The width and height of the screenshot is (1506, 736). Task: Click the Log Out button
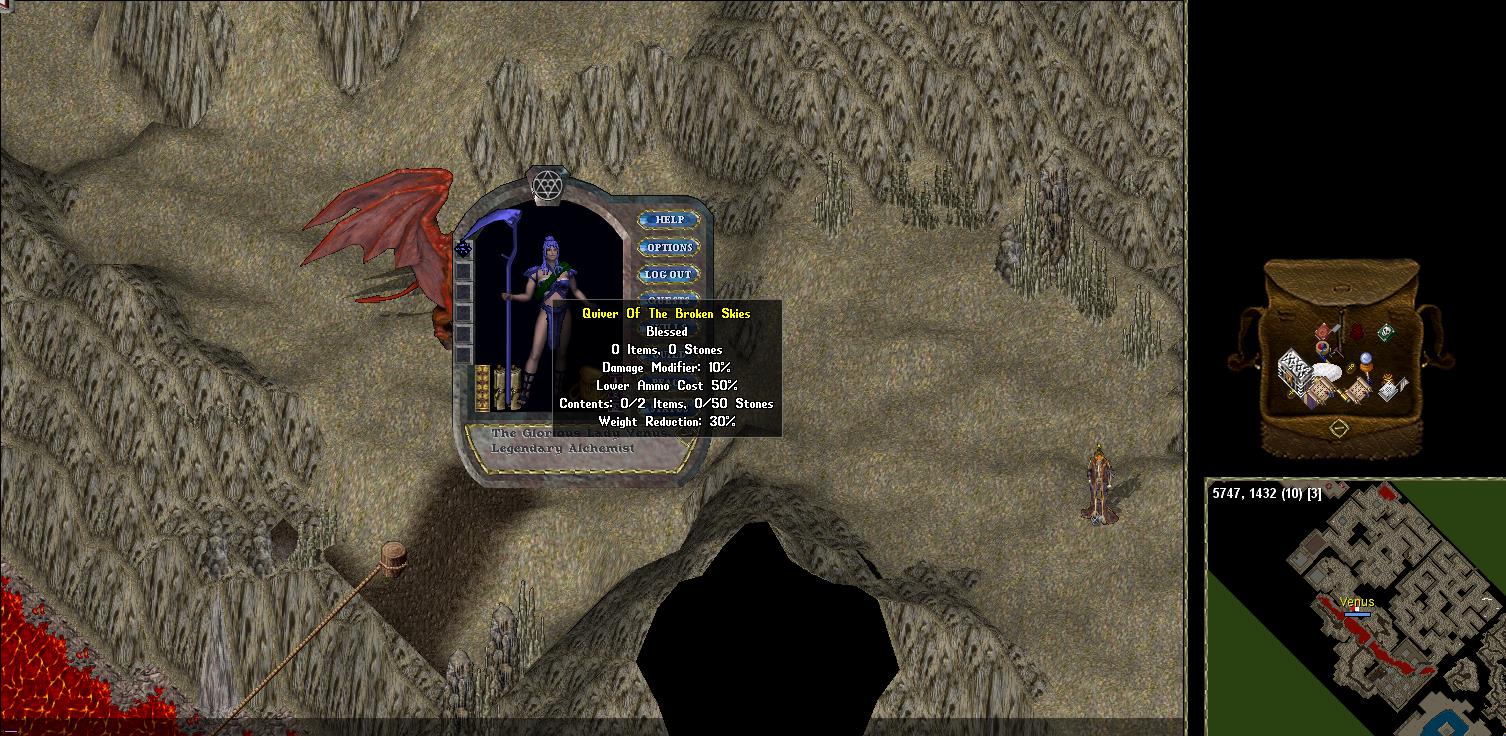coord(669,274)
